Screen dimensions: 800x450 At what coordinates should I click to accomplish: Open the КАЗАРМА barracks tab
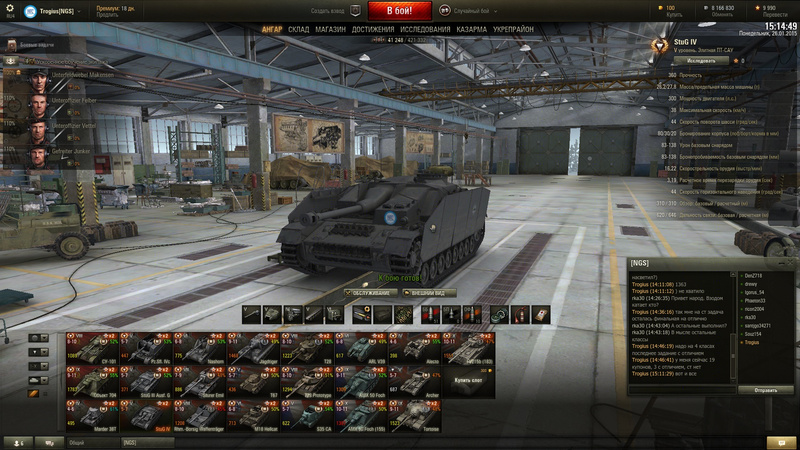tap(474, 30)
